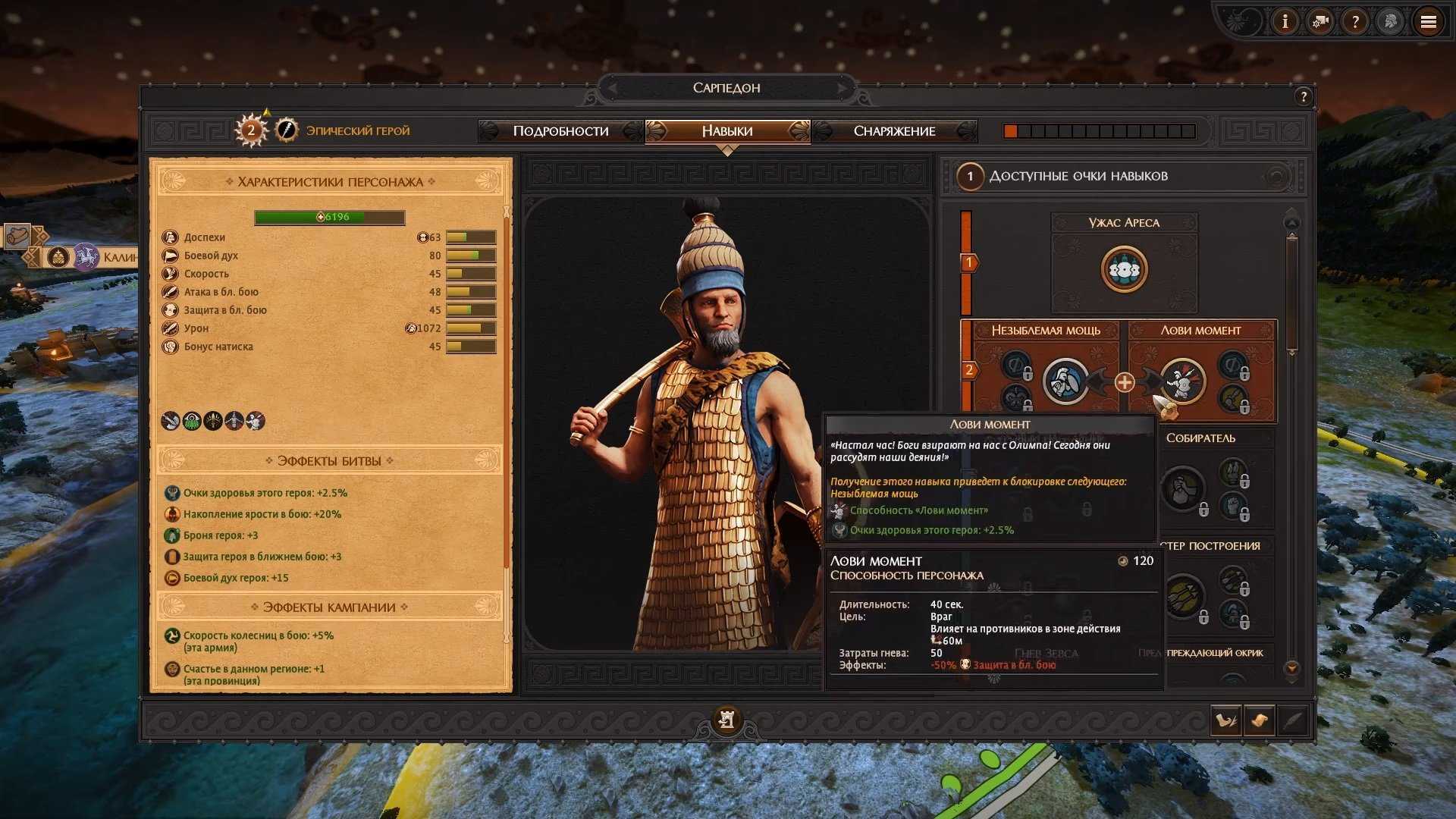Viewport: 1456px width, 819px height.
Task: Click the quill button at panel bottom right
Action: coord(1293,720)
